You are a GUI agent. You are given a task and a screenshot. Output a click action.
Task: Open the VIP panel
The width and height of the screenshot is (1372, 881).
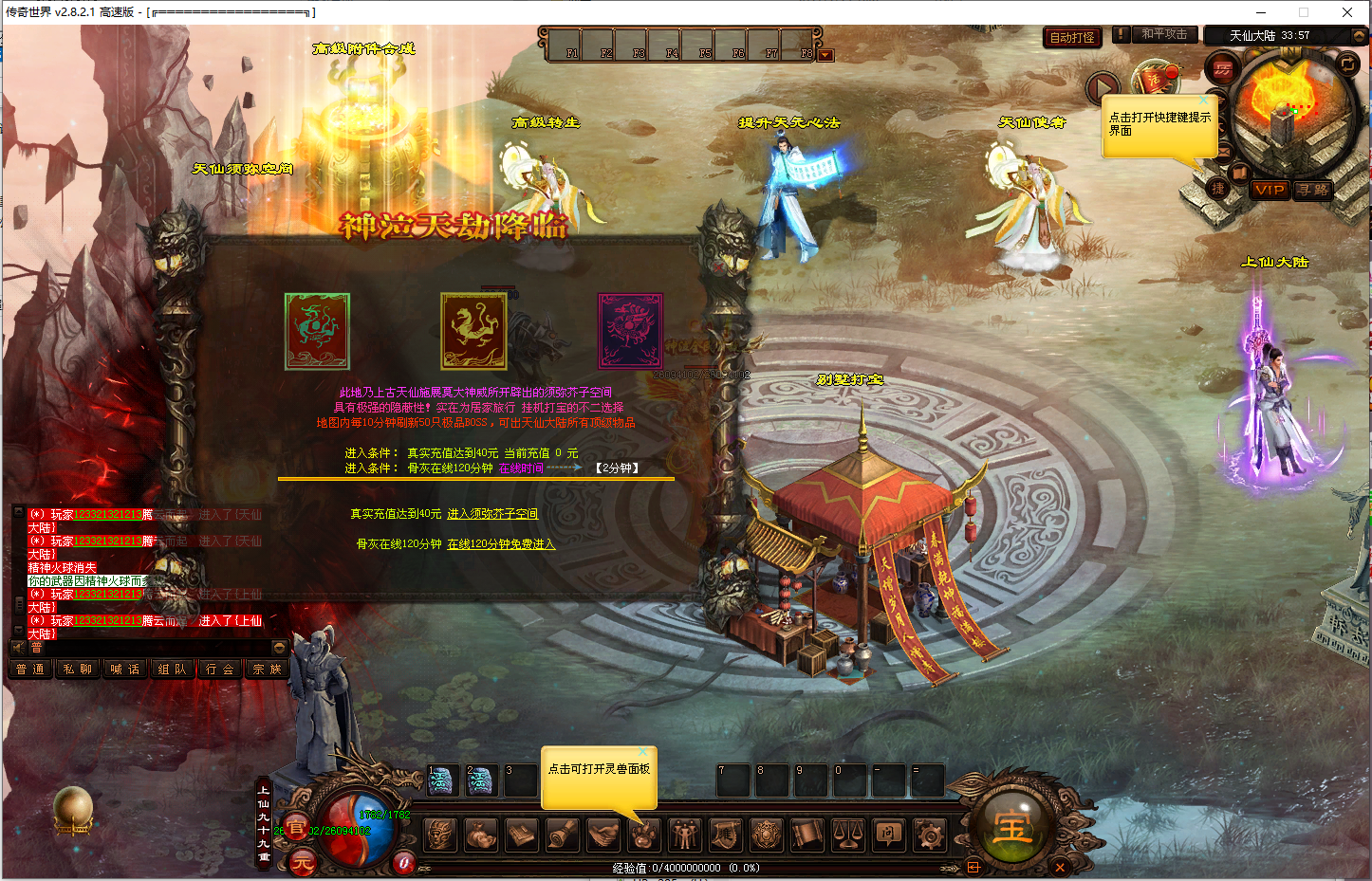[1269, 190]
